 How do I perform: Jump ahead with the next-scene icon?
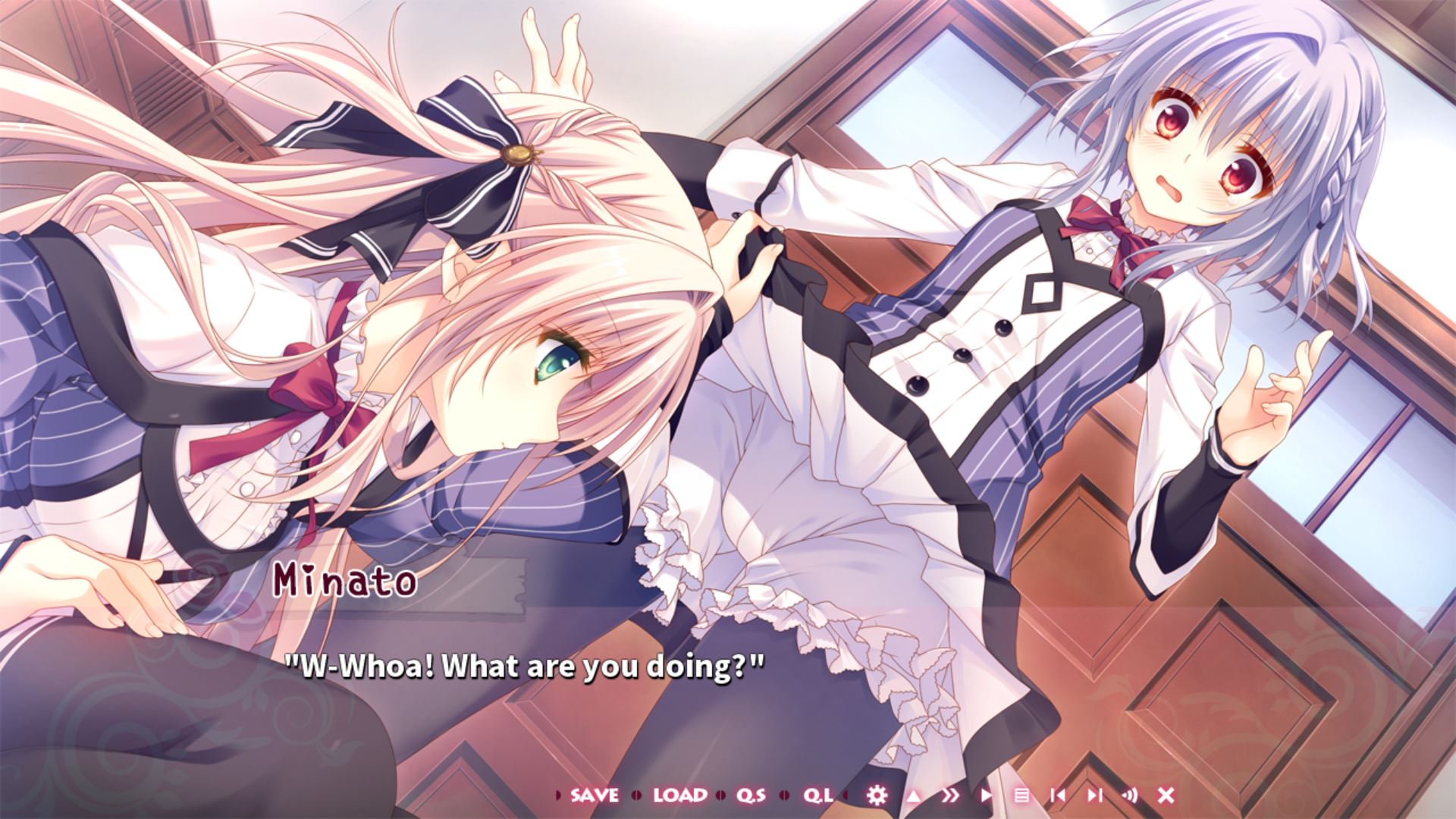(x=1094, y=795)
